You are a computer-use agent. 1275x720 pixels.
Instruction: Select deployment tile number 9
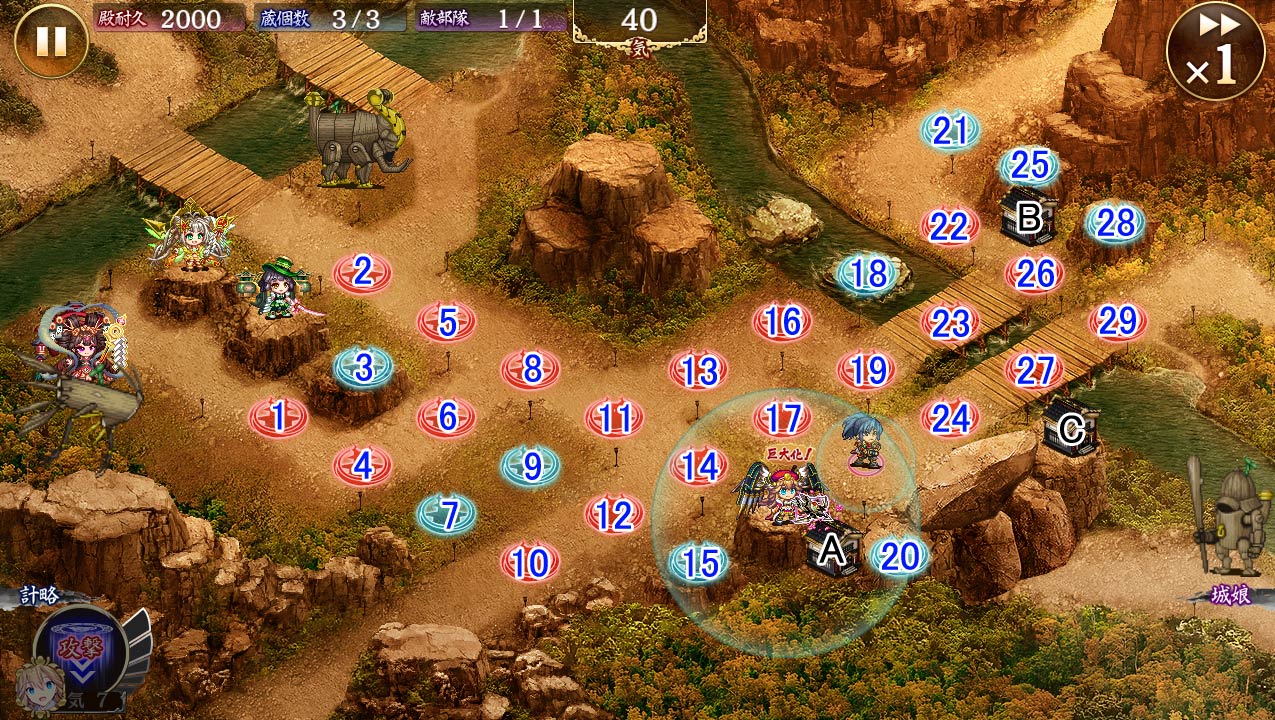[531, 466]
